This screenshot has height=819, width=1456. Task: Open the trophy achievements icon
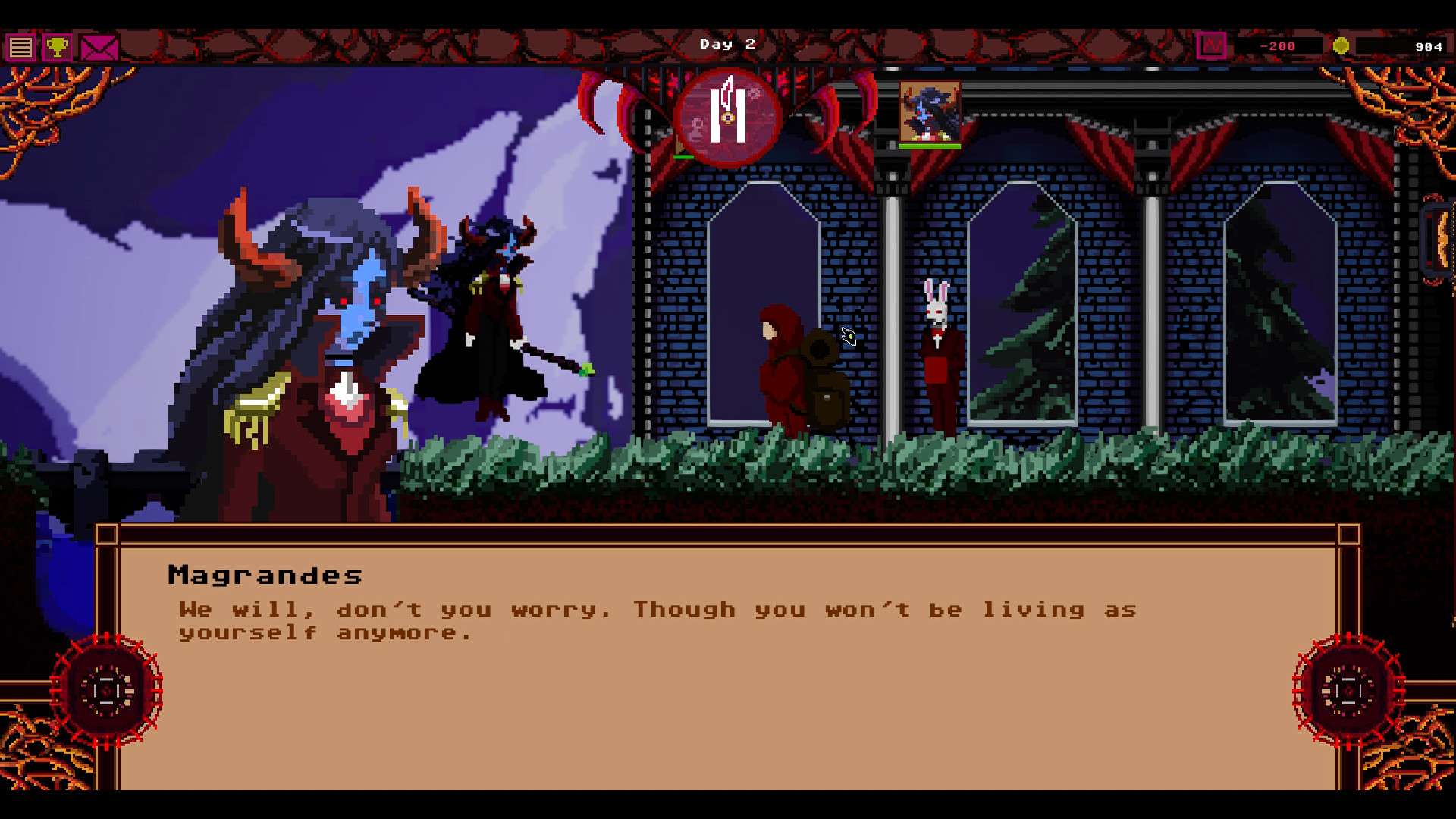[58, 47]
